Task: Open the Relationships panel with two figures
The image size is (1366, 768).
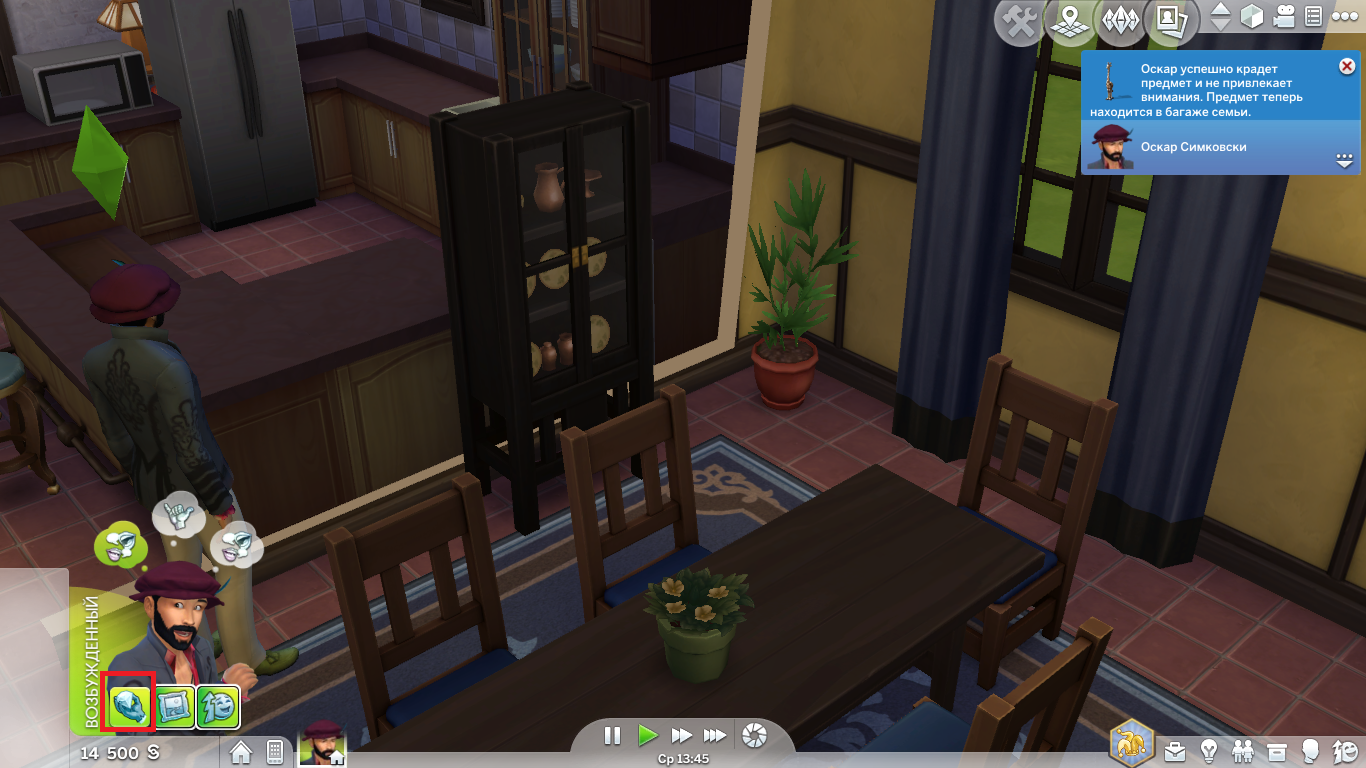Action: [x=1243, y=749]
